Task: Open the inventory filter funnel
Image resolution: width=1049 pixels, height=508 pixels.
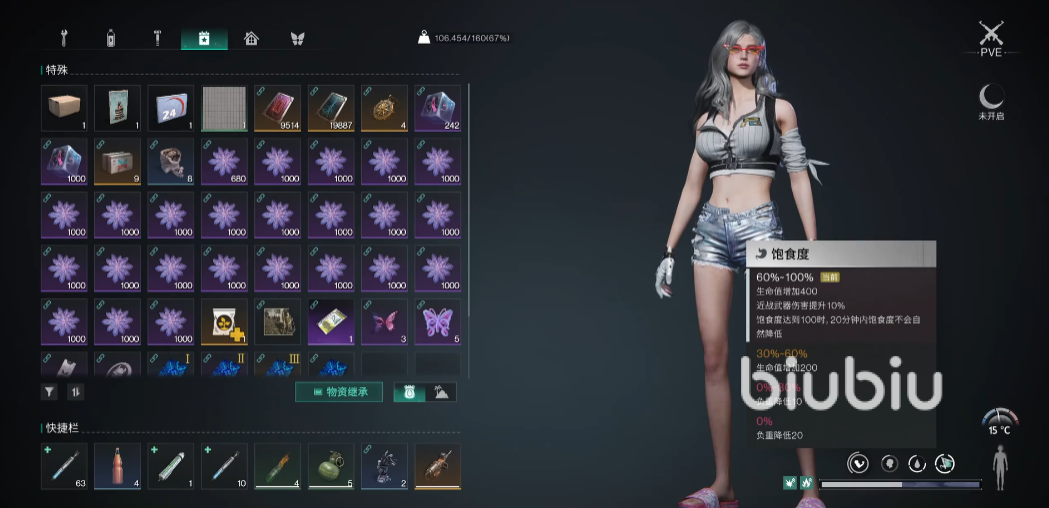Action: click(49, 392)
